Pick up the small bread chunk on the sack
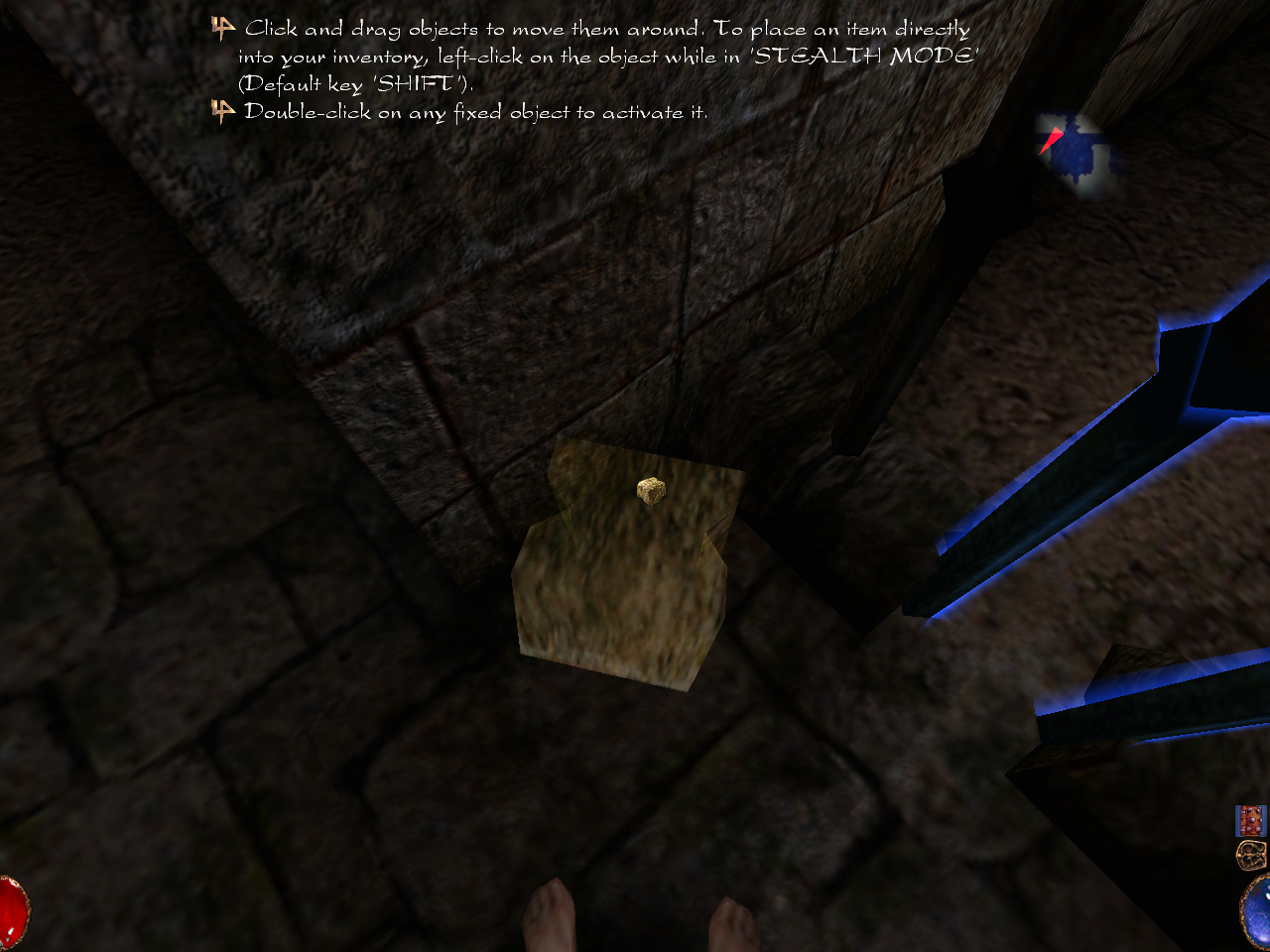The image size is (1270, 952). coord(650,491)
